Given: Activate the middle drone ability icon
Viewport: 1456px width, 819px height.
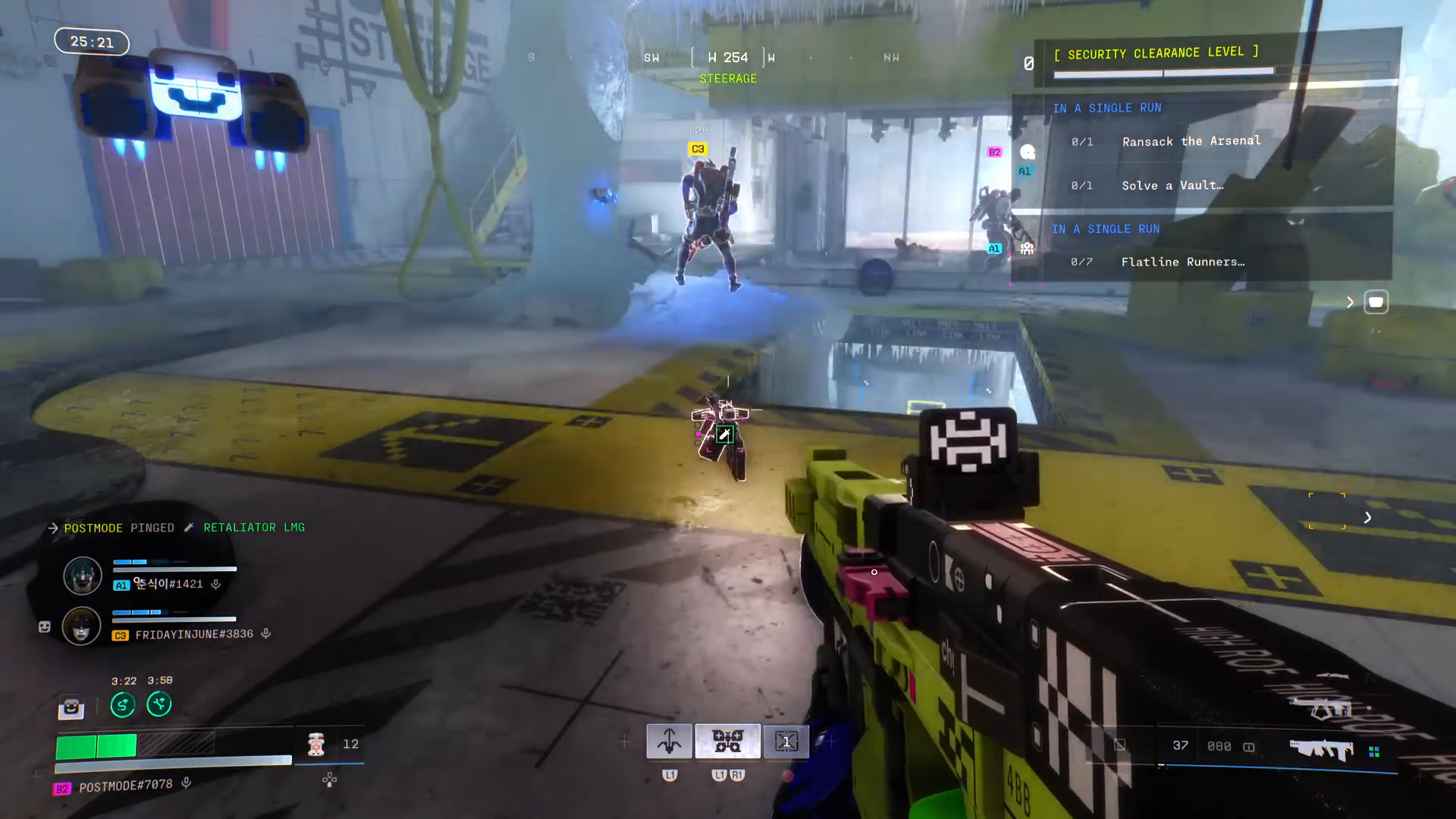Looking at the screenshot, I should [x=727, y=741].
